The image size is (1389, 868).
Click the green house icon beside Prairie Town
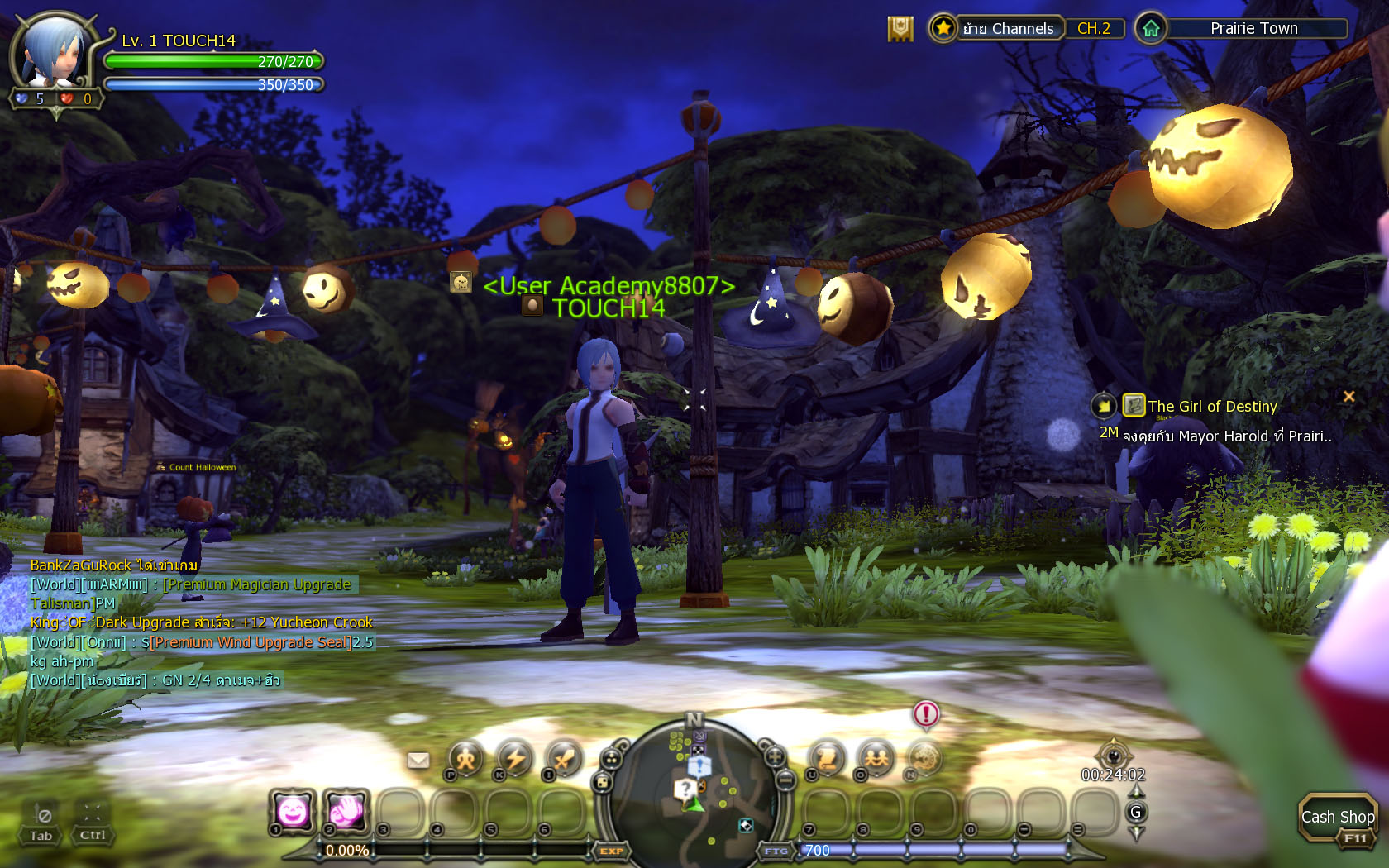(x=1151, y=29)
